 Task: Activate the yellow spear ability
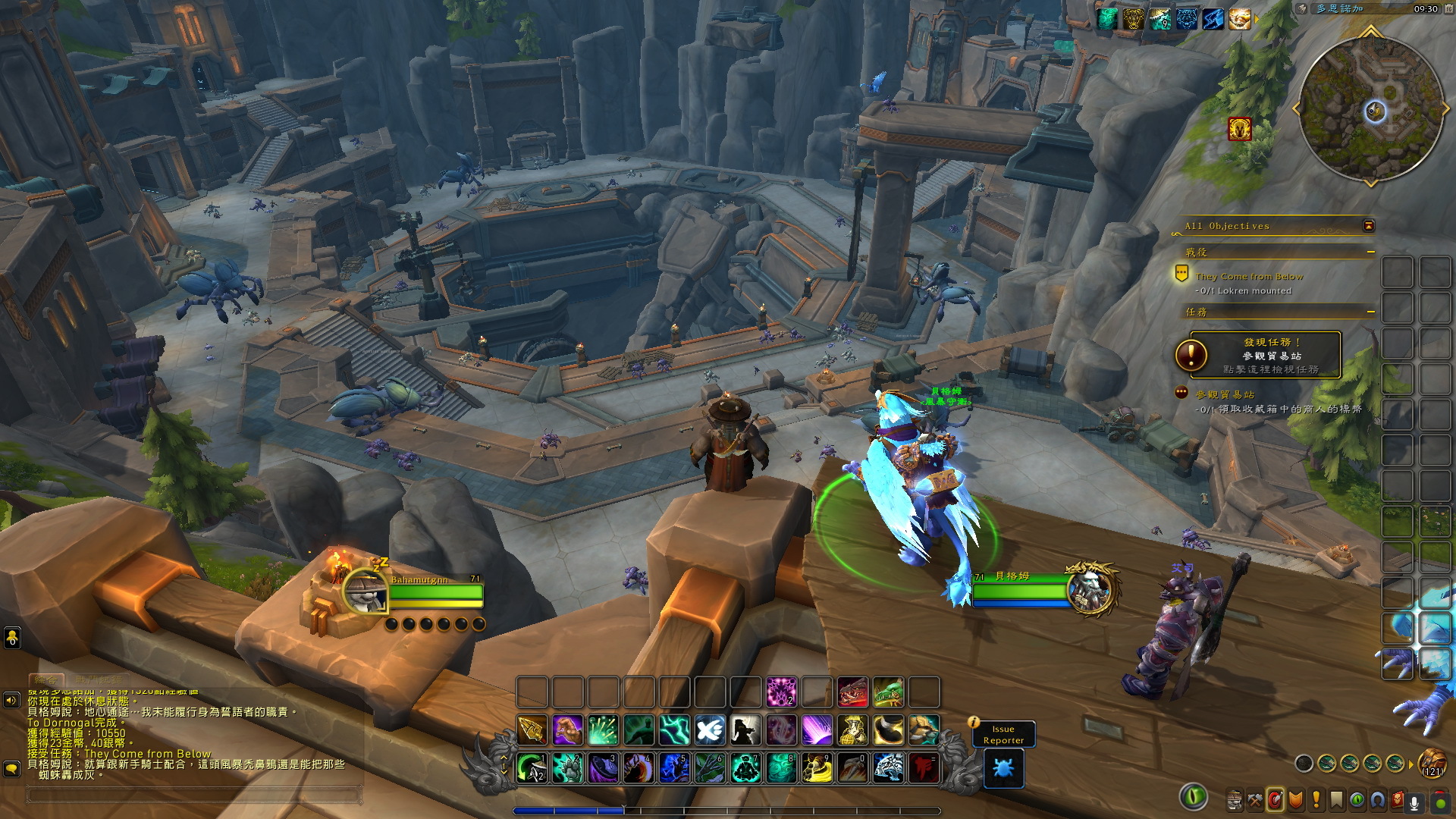coord(532,730)
